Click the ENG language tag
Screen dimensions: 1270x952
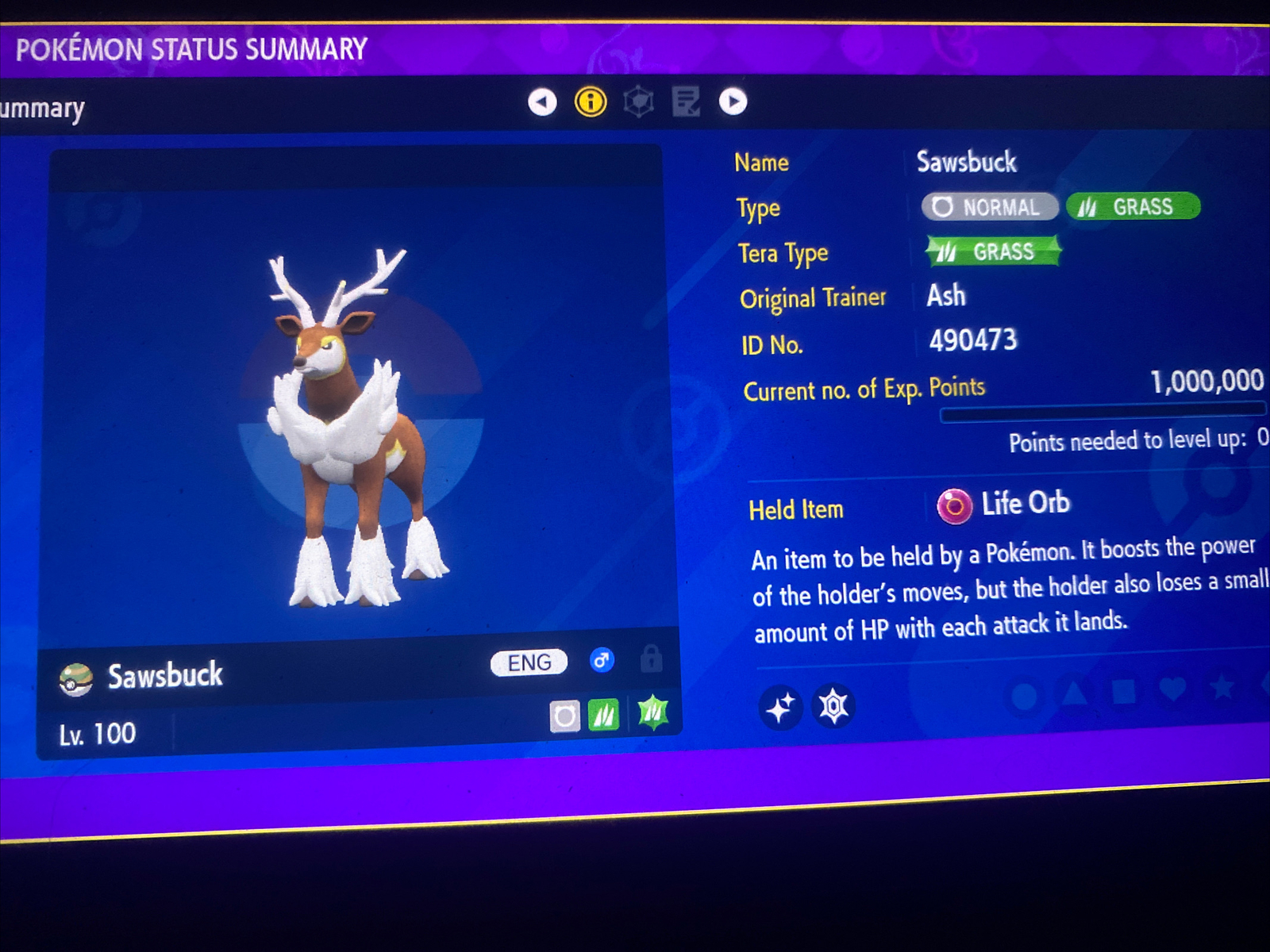529,662
